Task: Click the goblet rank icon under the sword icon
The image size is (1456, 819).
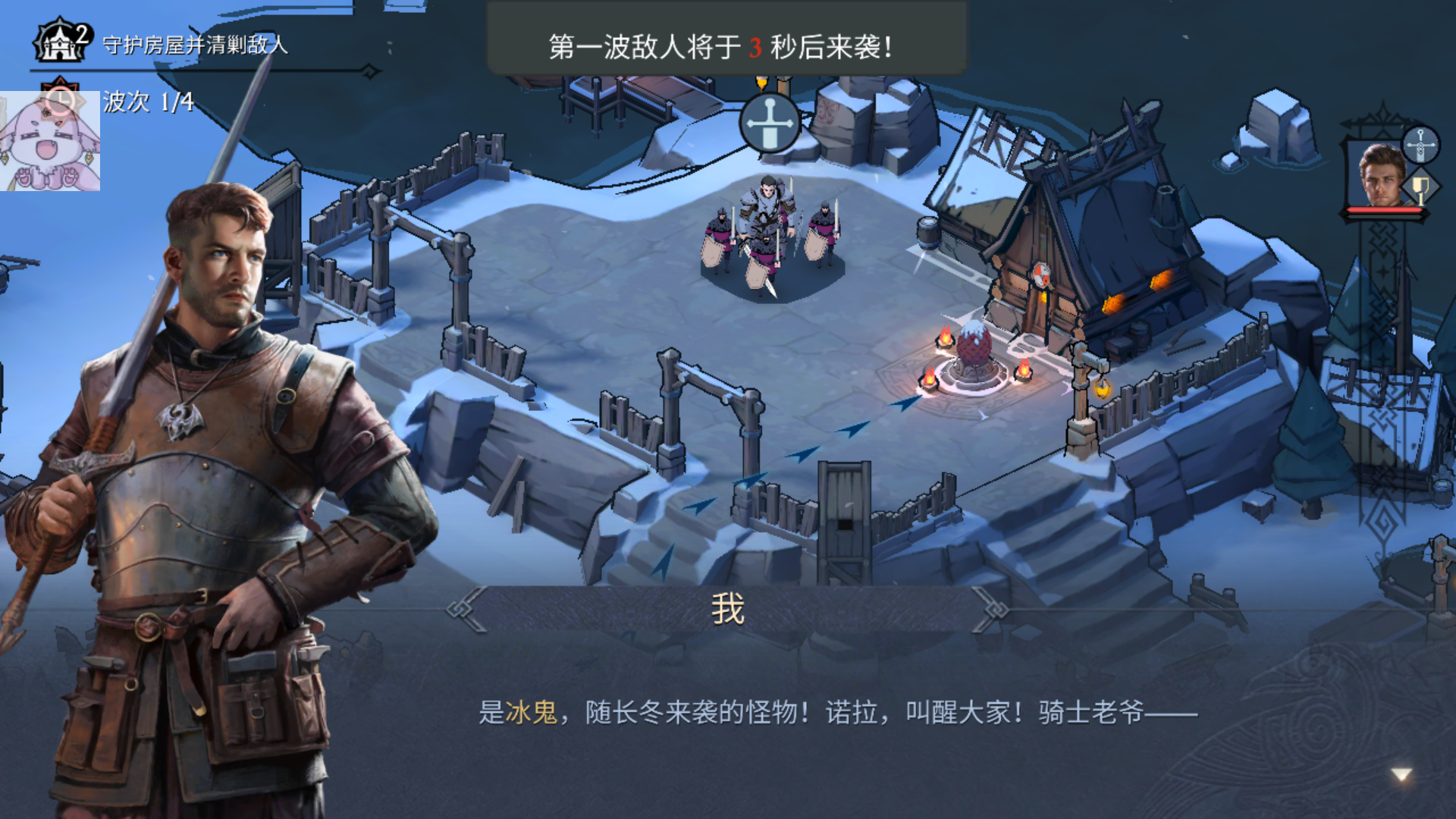Action: pos(1420,187)
